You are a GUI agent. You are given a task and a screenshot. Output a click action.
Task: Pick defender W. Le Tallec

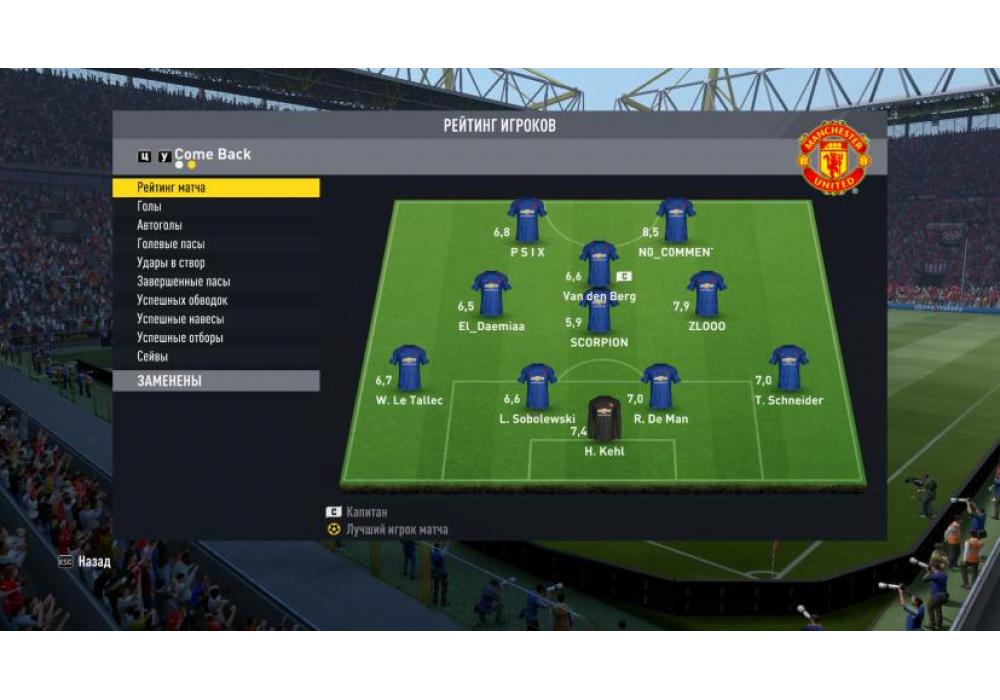[x=409, y=368]
